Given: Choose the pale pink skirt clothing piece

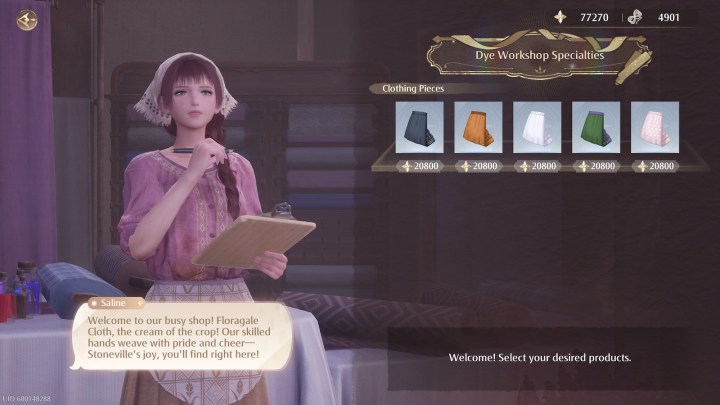Looking at the screenshot, I should [655, 127].
